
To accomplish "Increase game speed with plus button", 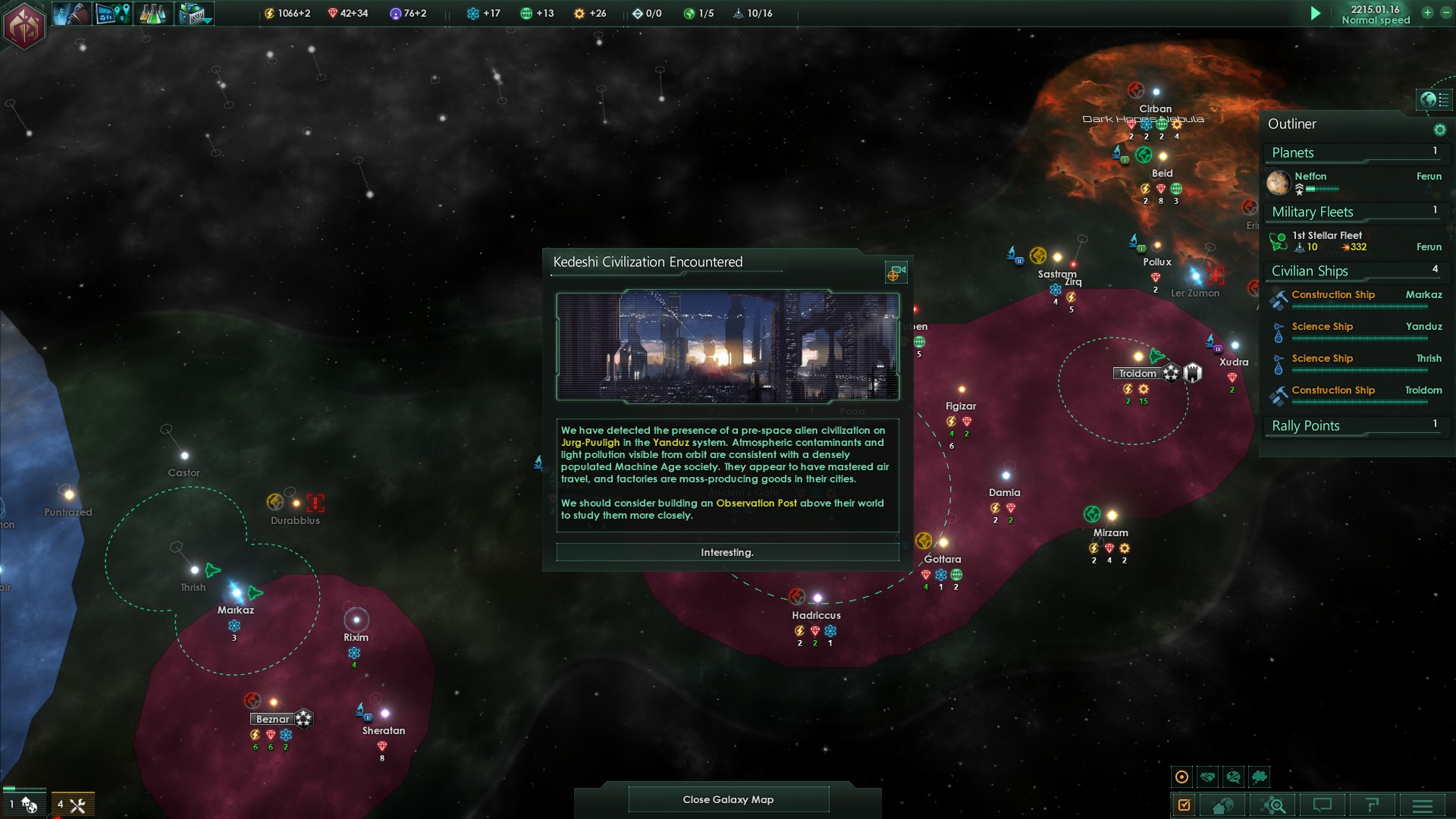I will (x=1427, y=13).
